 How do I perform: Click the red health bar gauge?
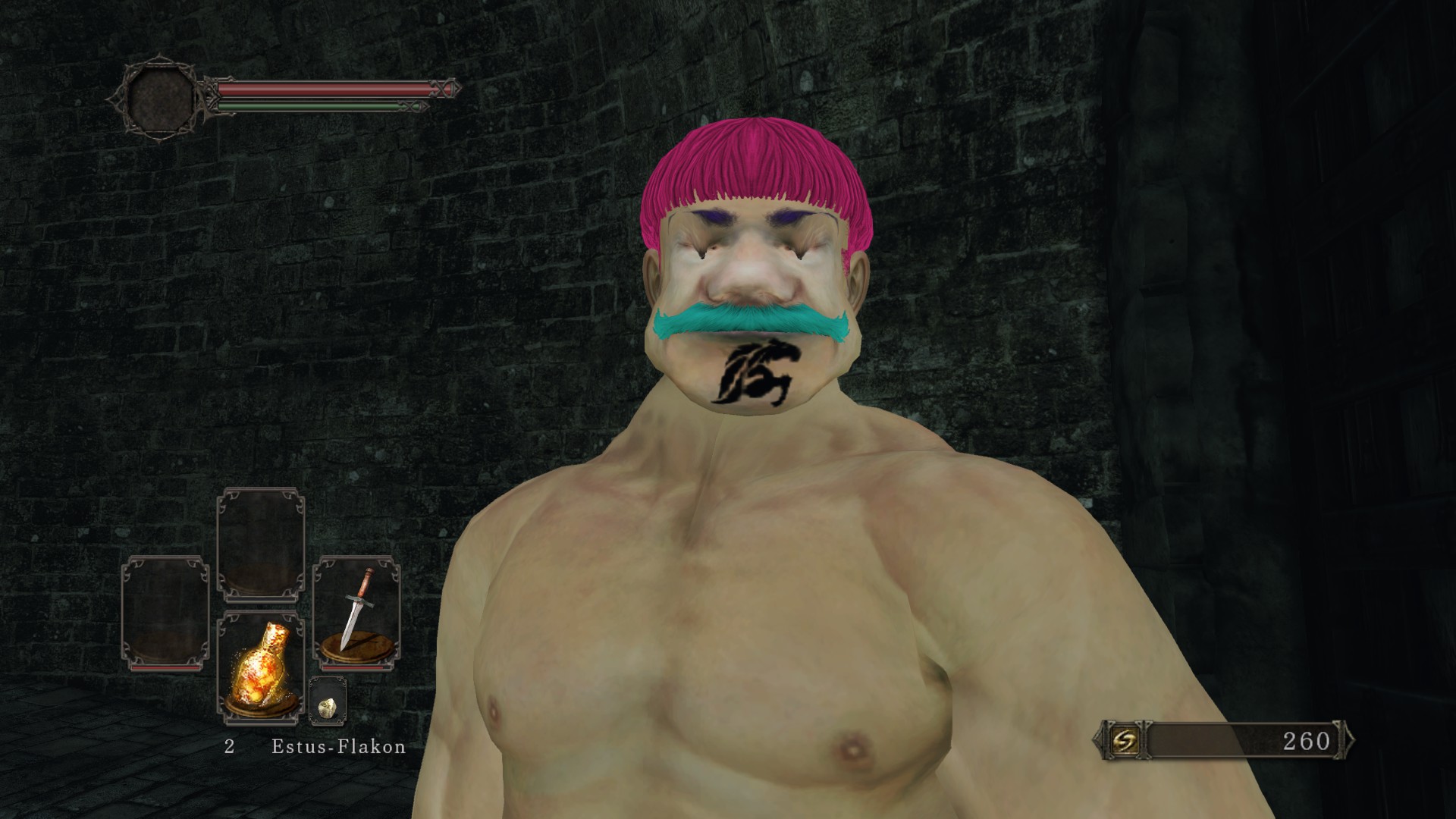318,89
